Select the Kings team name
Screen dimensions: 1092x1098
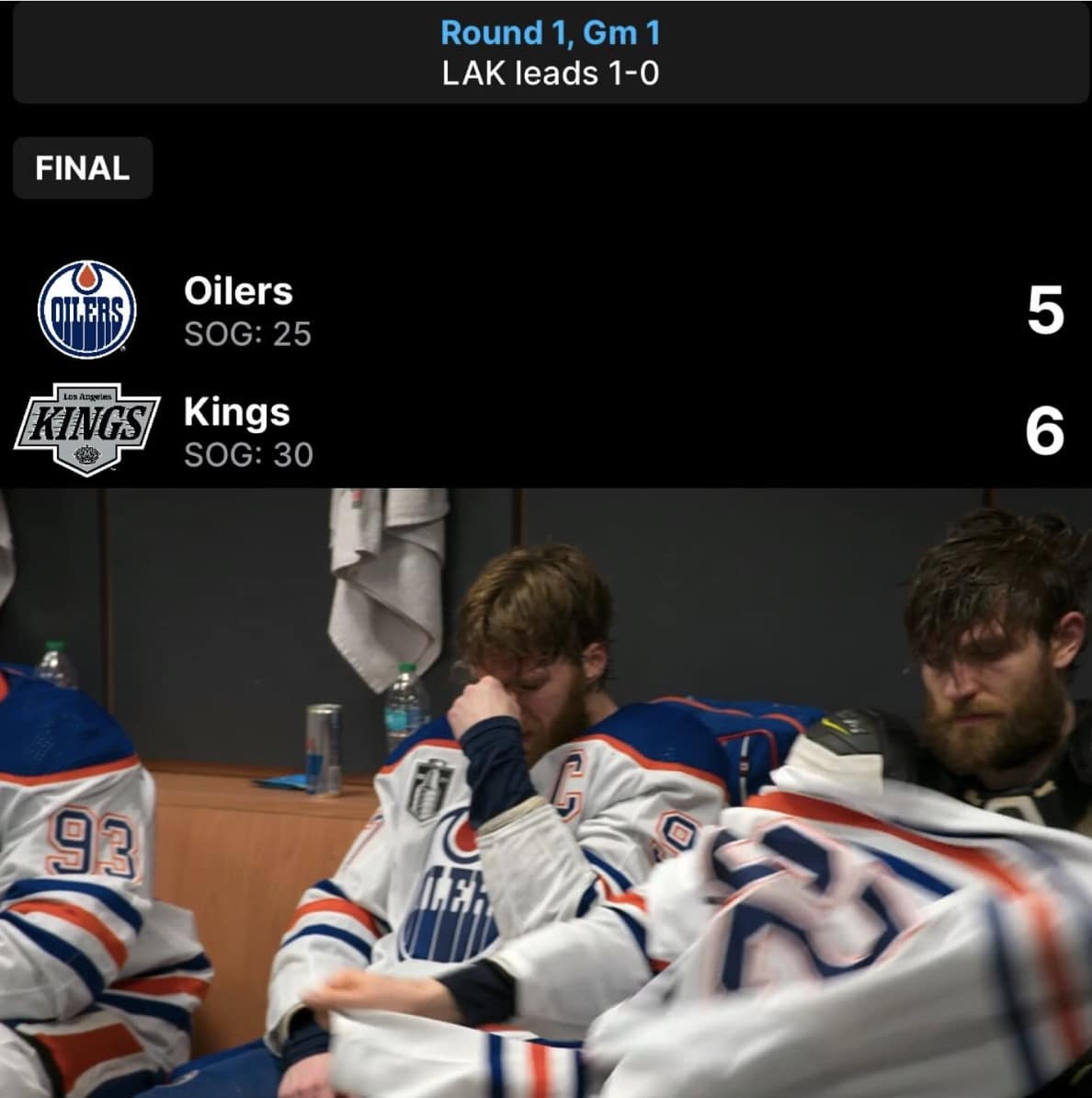236,412
